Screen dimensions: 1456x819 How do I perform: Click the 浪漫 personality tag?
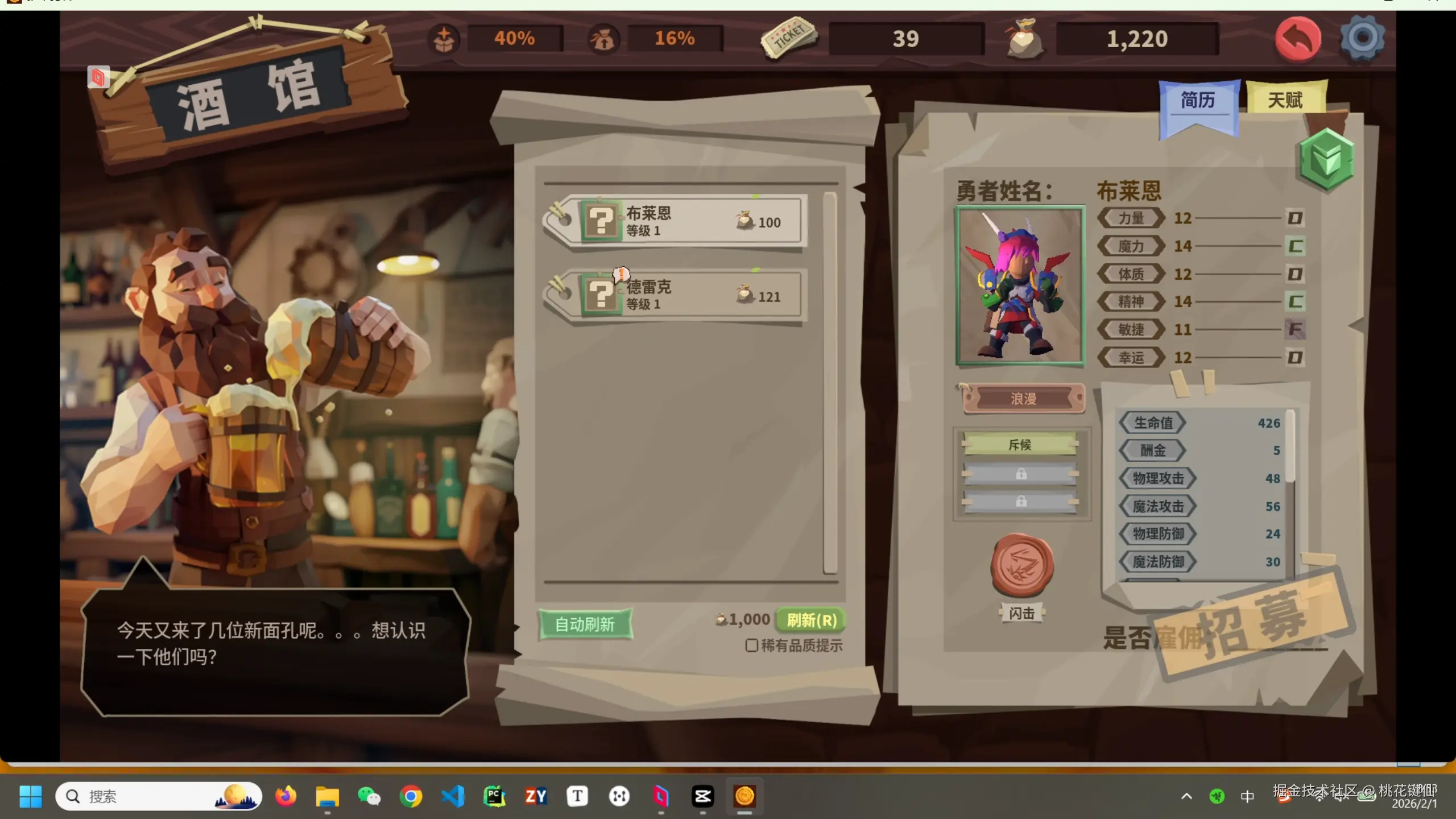click(x=1023, y=399)
